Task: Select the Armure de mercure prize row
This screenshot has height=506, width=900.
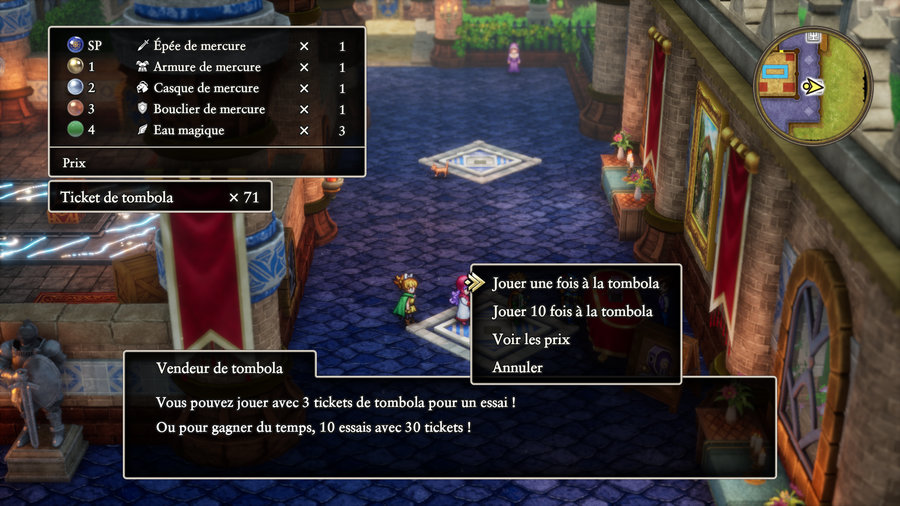Action: coord(205,67)
